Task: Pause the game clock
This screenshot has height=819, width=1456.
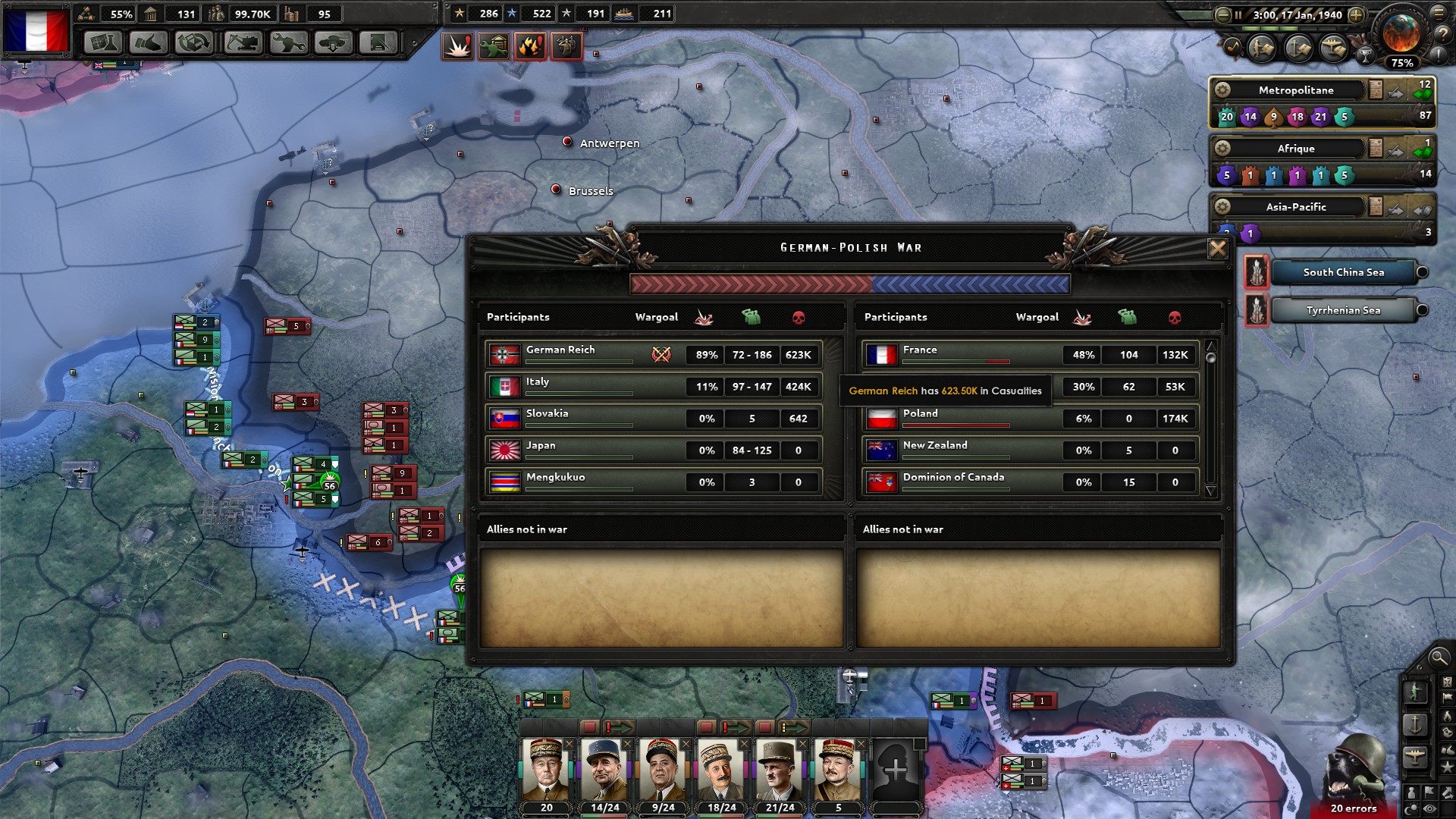Action: [x=1238, y=15]
